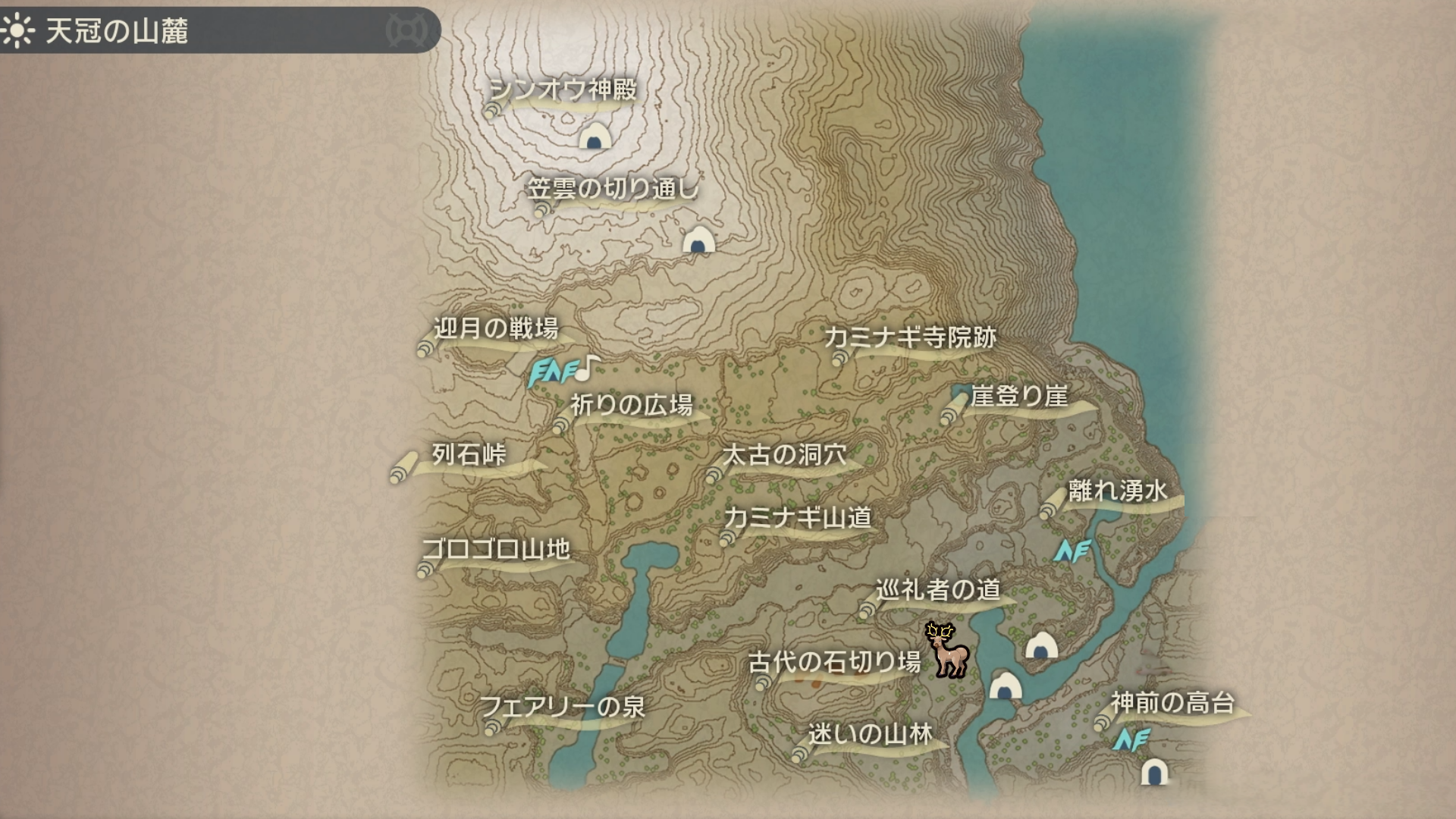Select the カミナギ寺院跡 map label
1456x819 pixels.
910,337
